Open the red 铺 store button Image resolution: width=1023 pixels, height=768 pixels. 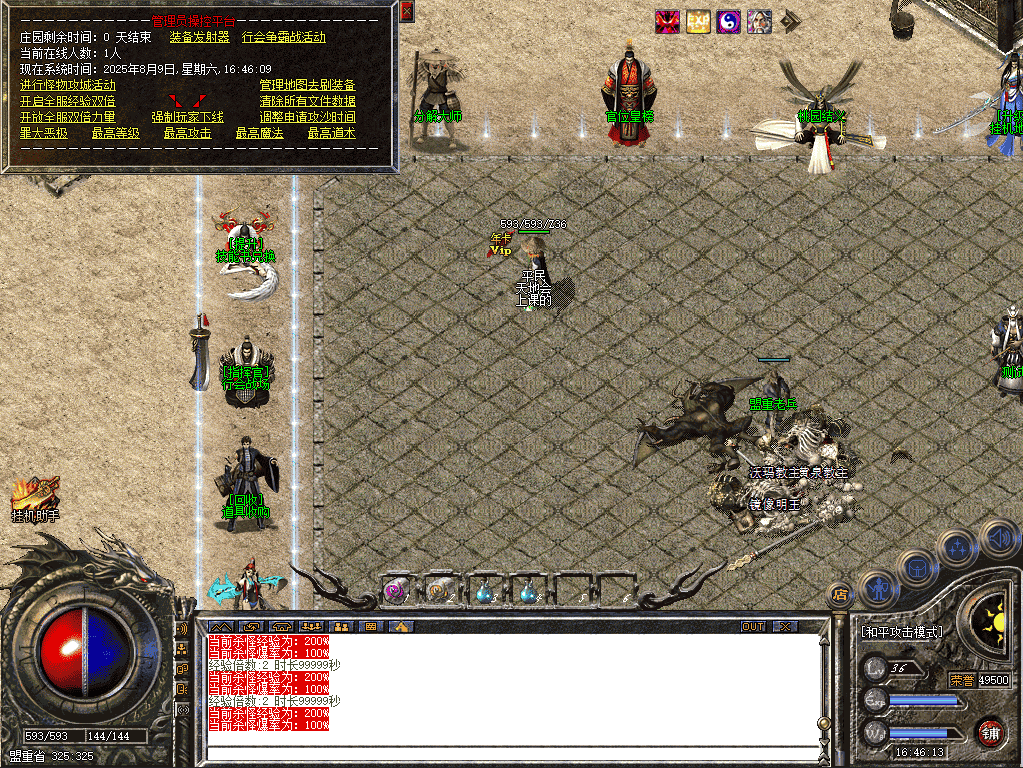pyautogui.click(x=989, y=731)
